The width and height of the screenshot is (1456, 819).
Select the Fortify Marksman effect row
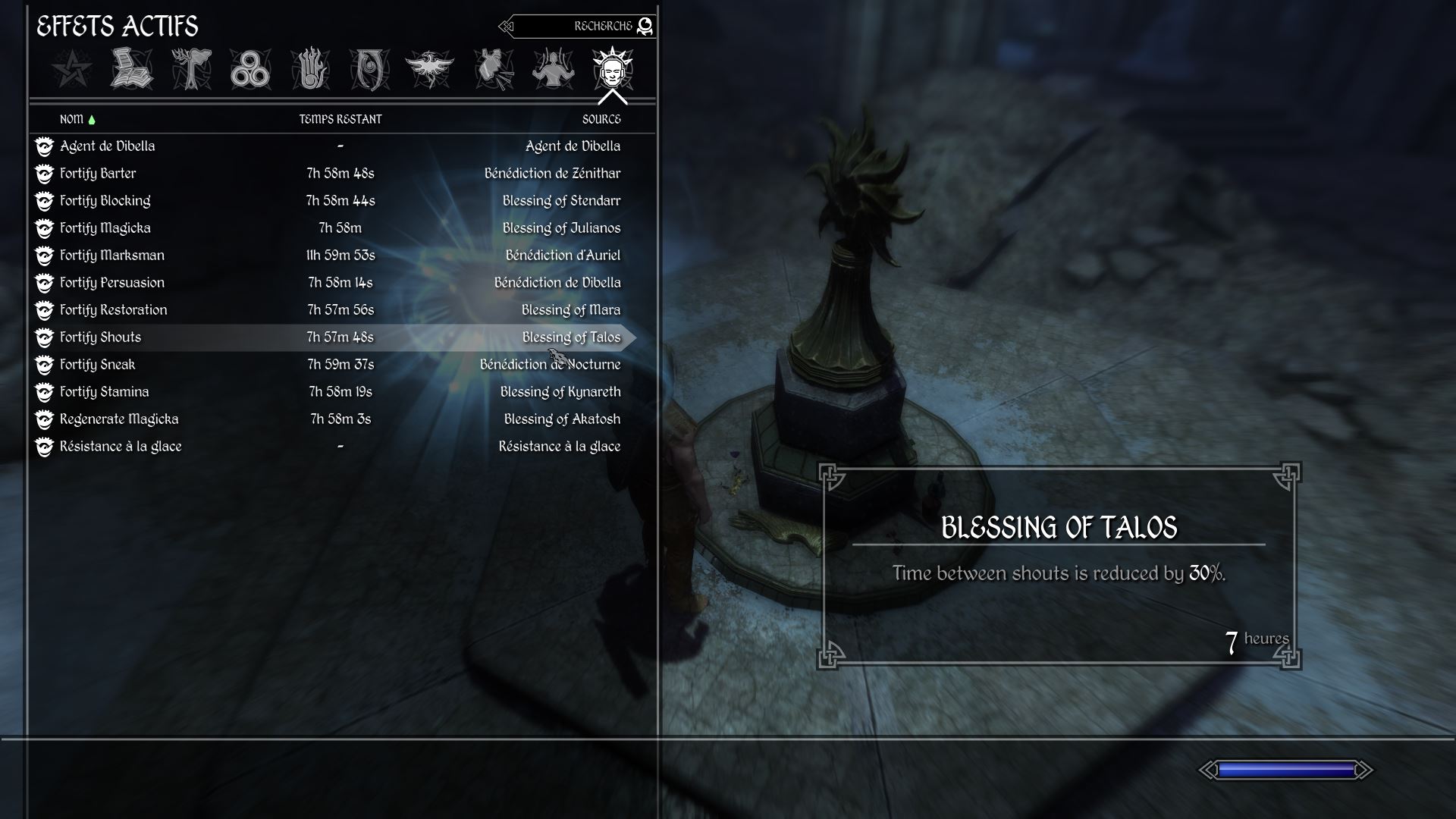coord(112,256)
